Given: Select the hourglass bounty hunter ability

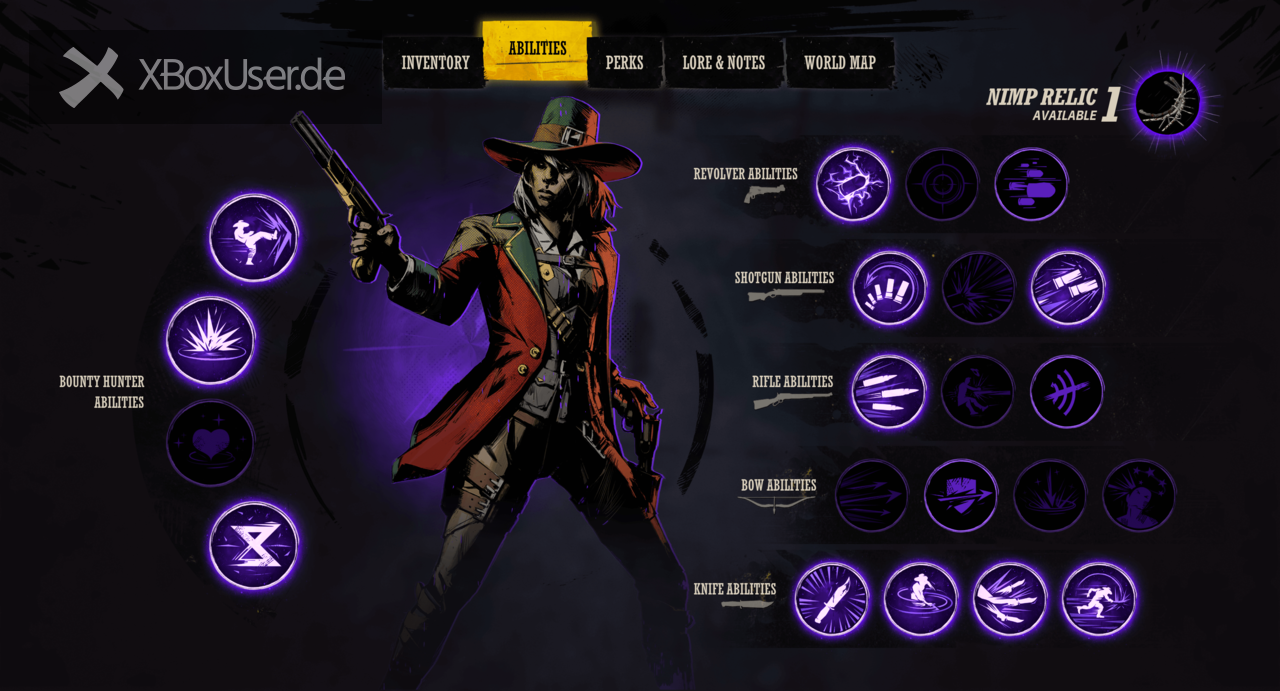Looking at the screenshot, I should tap(254, 545).
